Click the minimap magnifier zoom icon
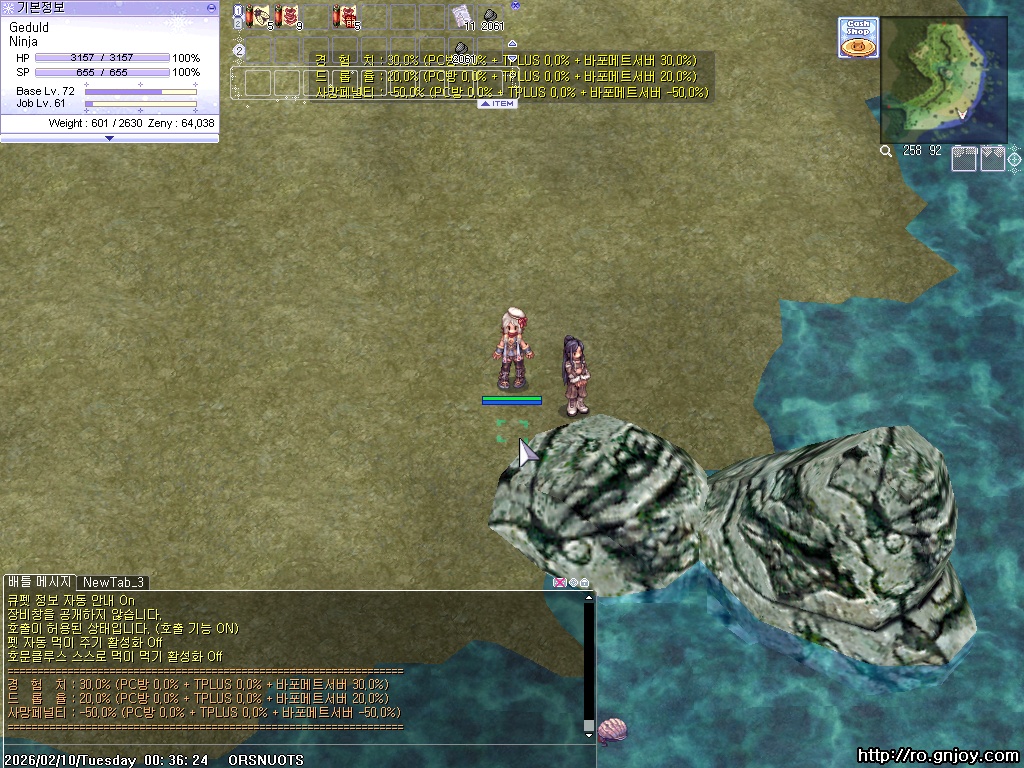Image resolution: width=1024 pixels, height=768 pixels. pyautogui.click(x=886, y=152)
